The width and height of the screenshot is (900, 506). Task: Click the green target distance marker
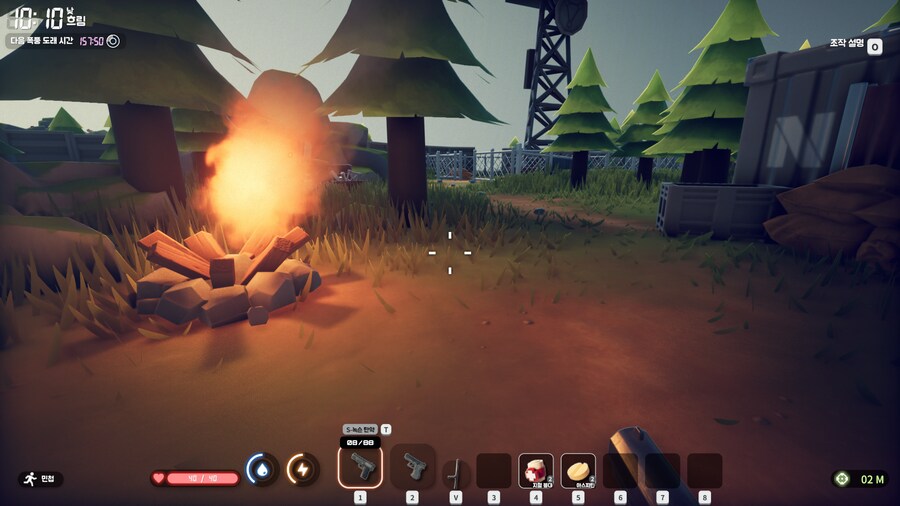coord(842,479)
